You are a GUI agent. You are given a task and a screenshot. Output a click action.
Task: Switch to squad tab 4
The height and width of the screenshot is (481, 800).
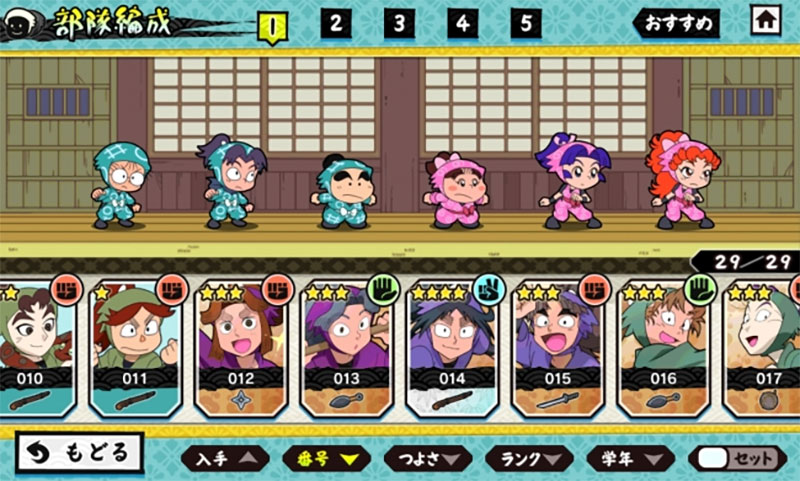pyautogui.click(x=463, y=23)
